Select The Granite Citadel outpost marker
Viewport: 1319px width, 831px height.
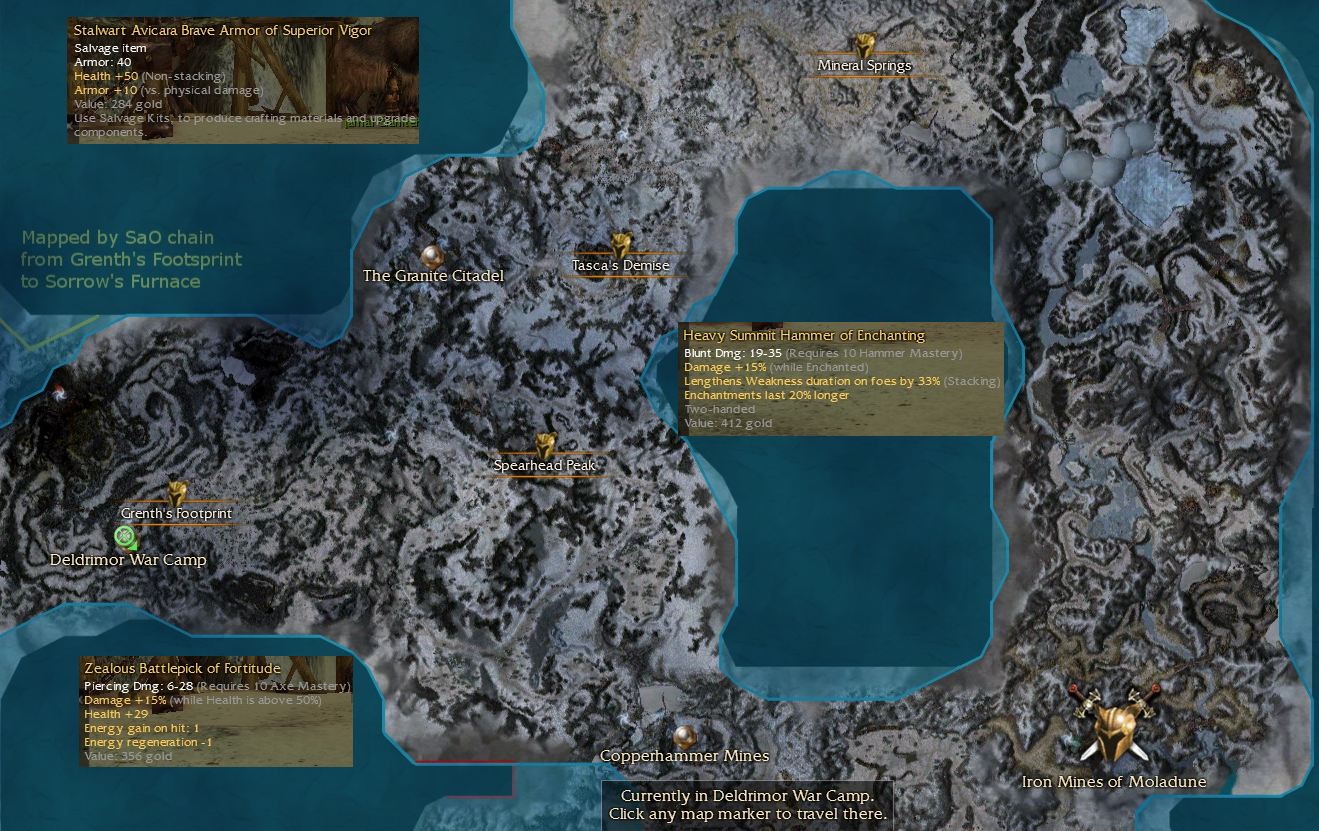coord(431,256)
